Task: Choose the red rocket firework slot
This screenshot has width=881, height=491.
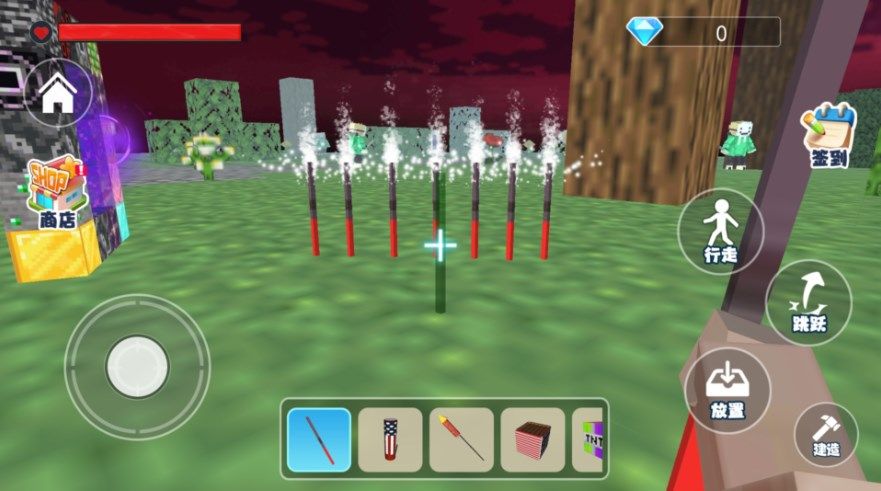Action: [x=462, y=439]
